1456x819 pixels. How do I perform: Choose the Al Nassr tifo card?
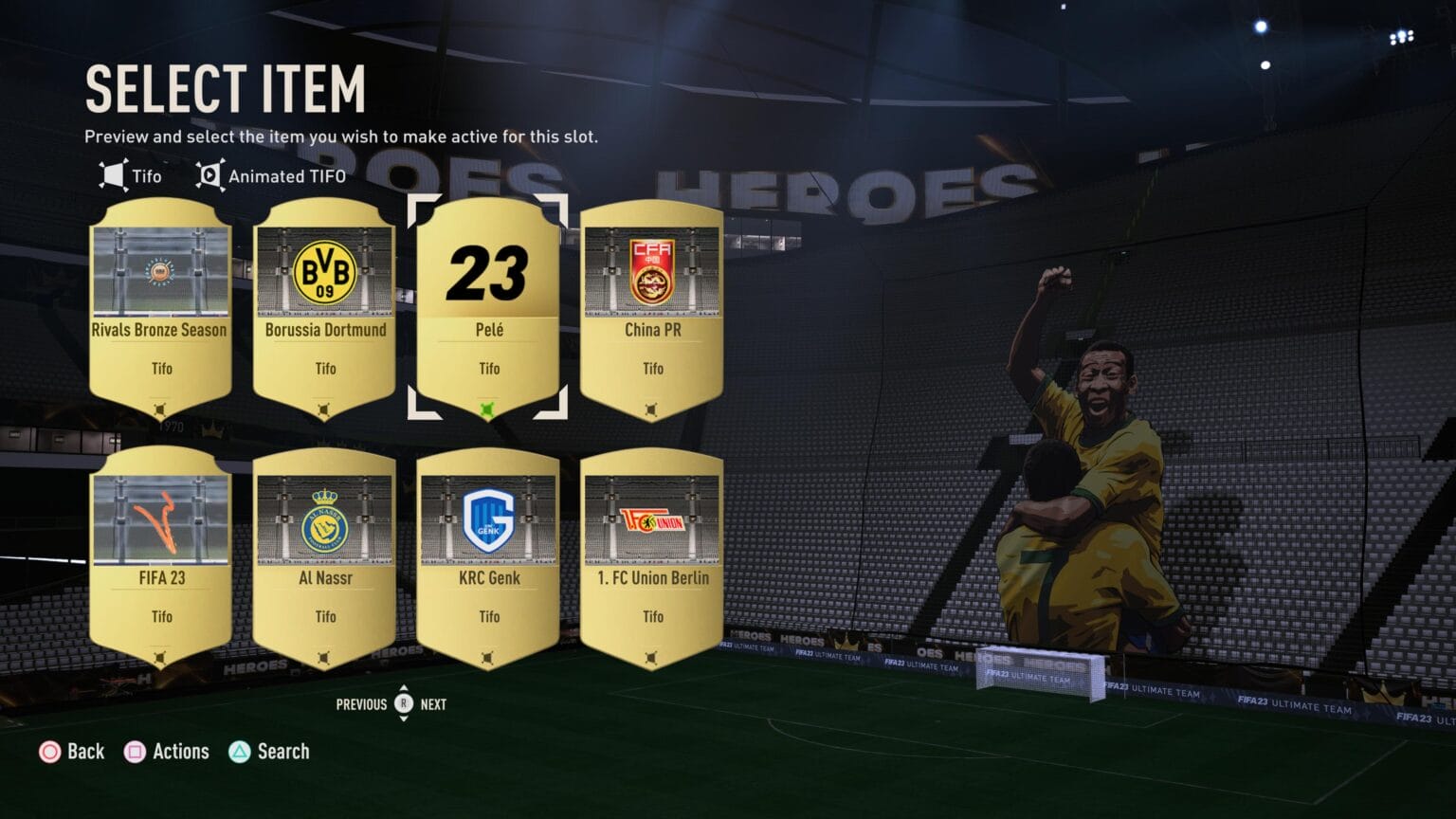click(x=324, y=559)
